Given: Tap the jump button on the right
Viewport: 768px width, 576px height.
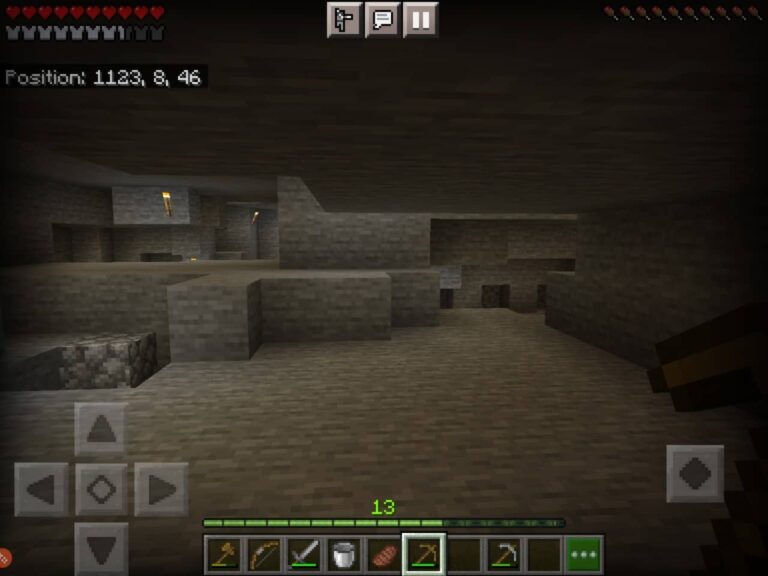Looking at the screenshot, I should coord(695,473).
